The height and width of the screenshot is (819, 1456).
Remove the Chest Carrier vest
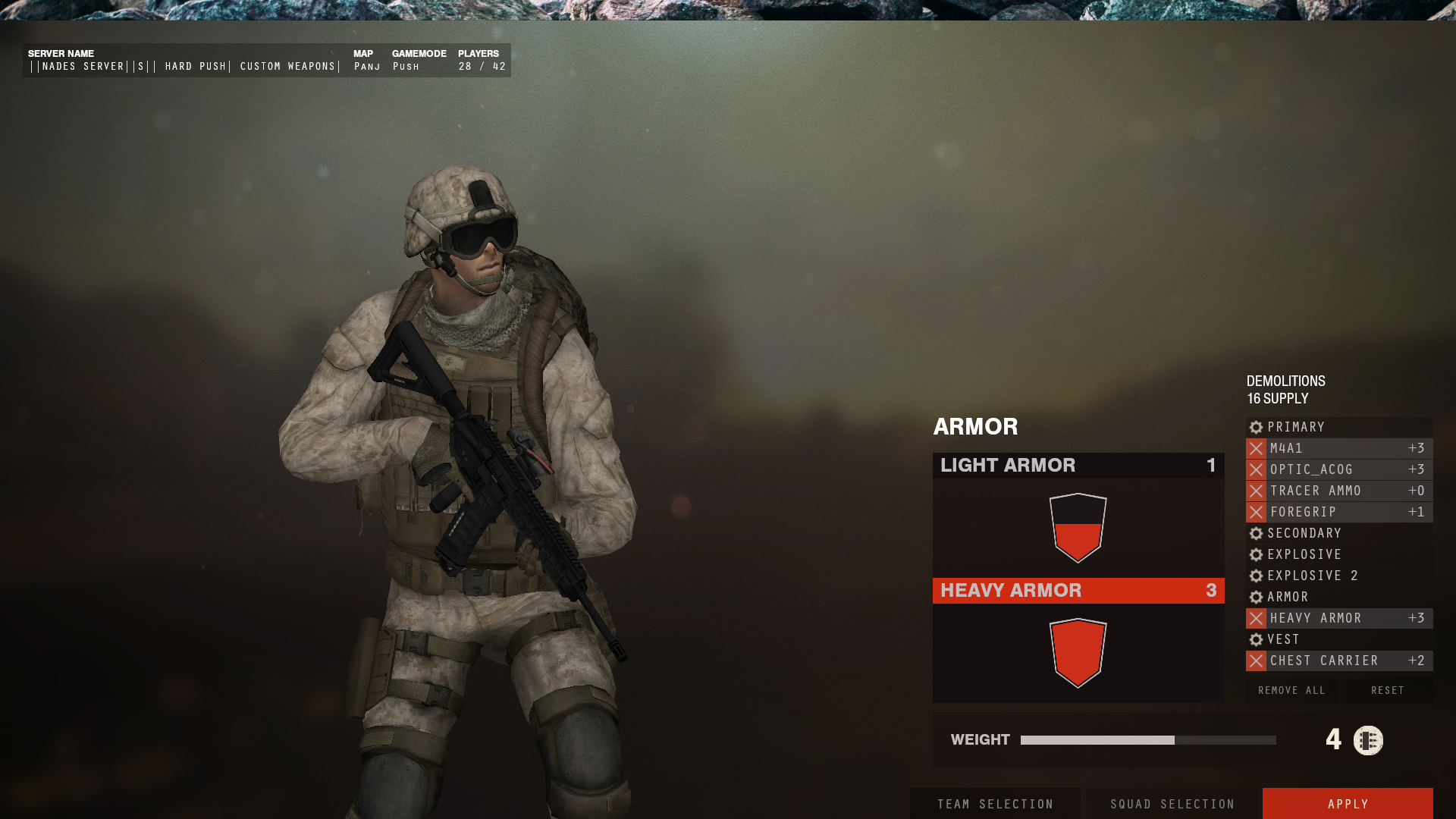point(1256,661)
